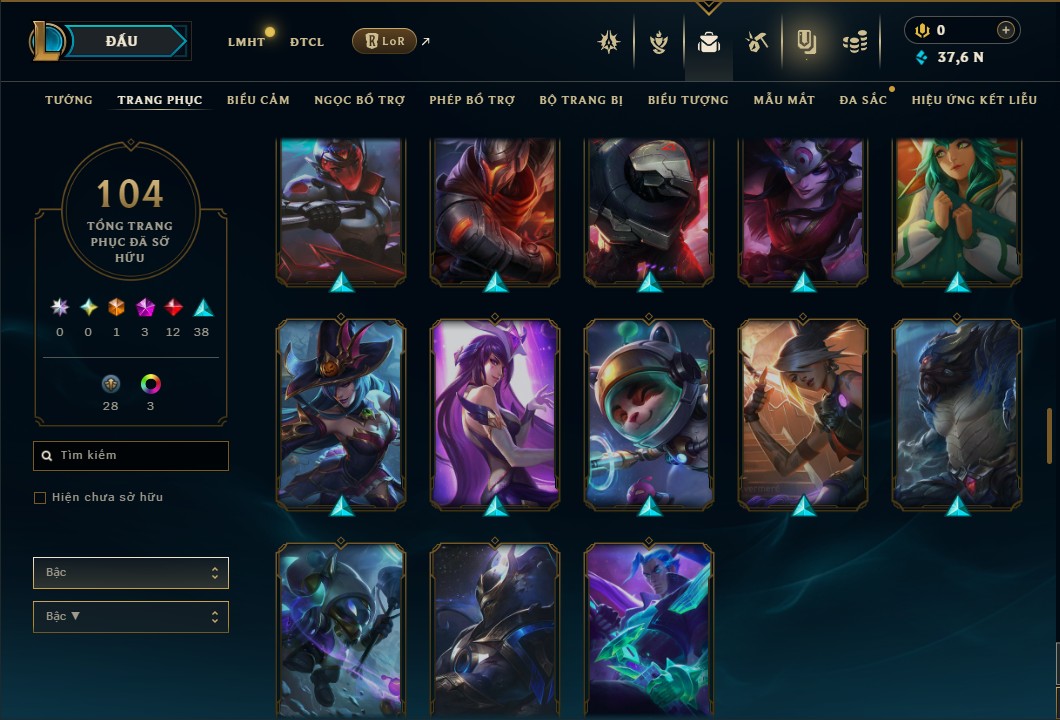This screenshot has width=1060, height=720.
Task: Select the BIỂU TƯỢNG tab
Action: 688,100
